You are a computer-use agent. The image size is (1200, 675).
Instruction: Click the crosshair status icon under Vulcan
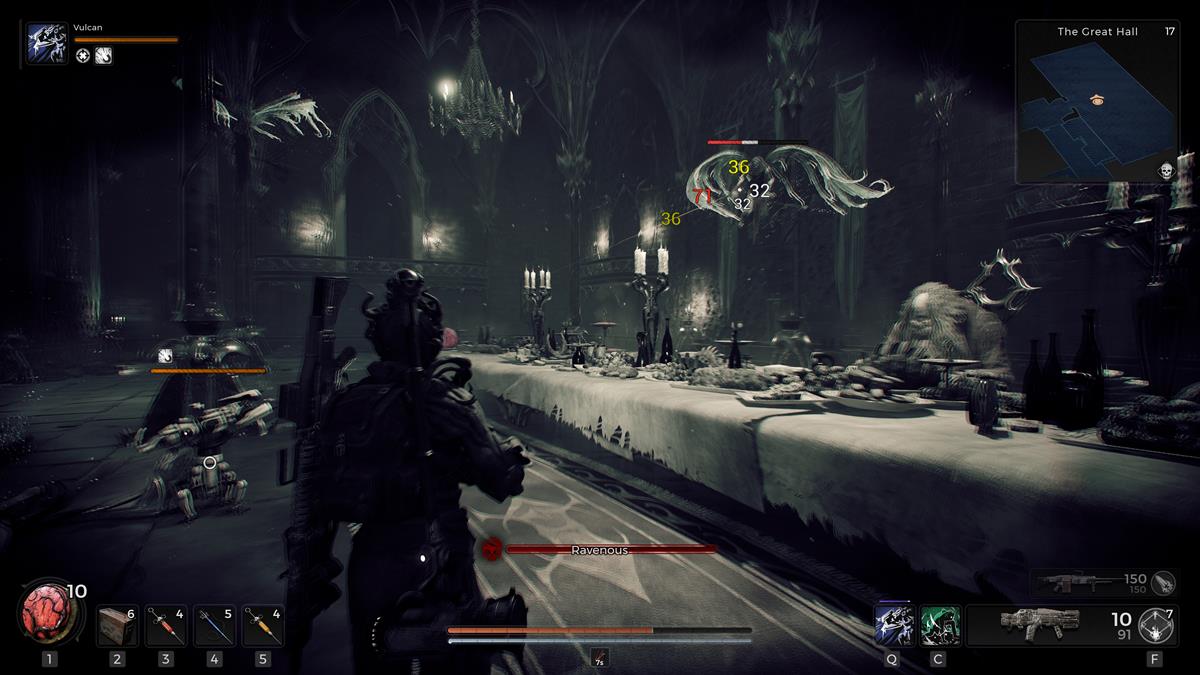[83, 56]
